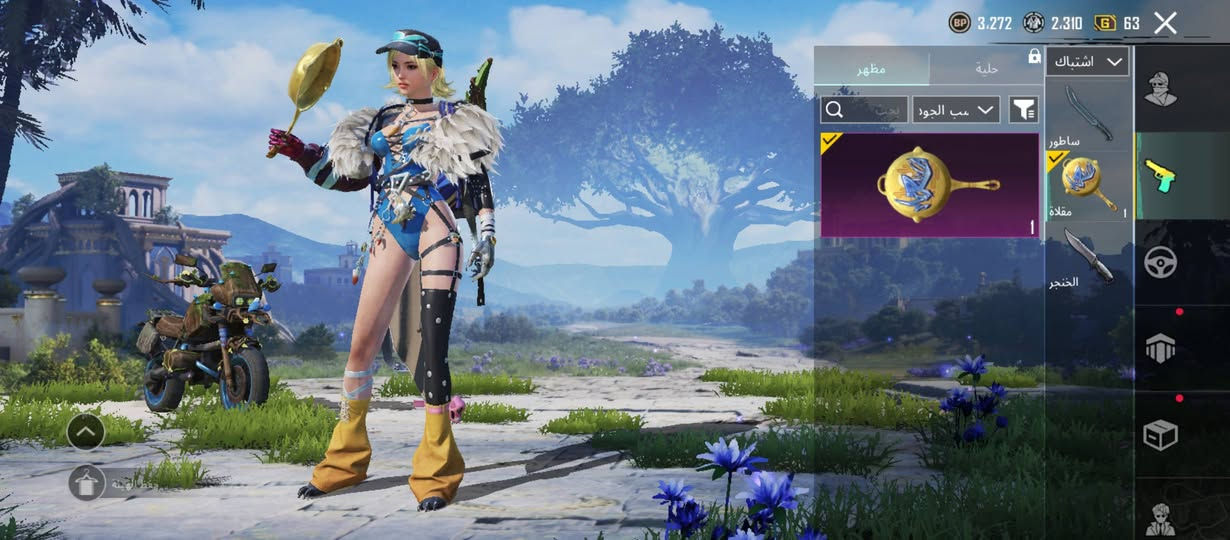Open the striped shield category icon
The height and width of the screenshot is (540, 1230).
click(x=1160, y=348)
